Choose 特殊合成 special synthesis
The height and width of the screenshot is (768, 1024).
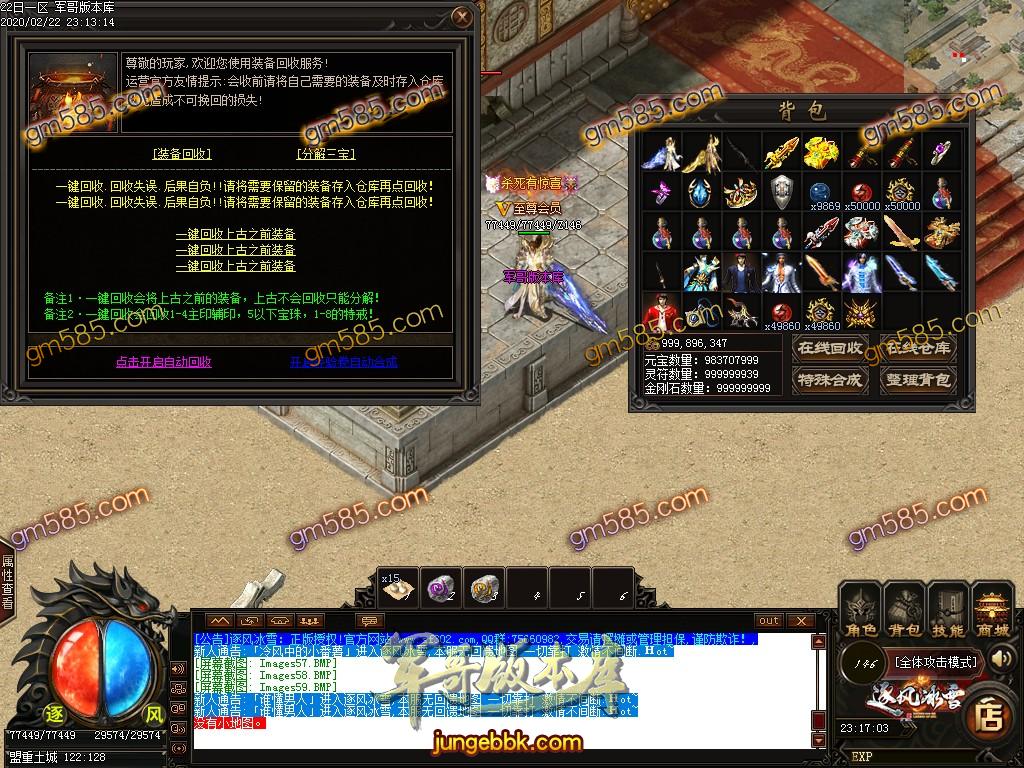(829, 380)
